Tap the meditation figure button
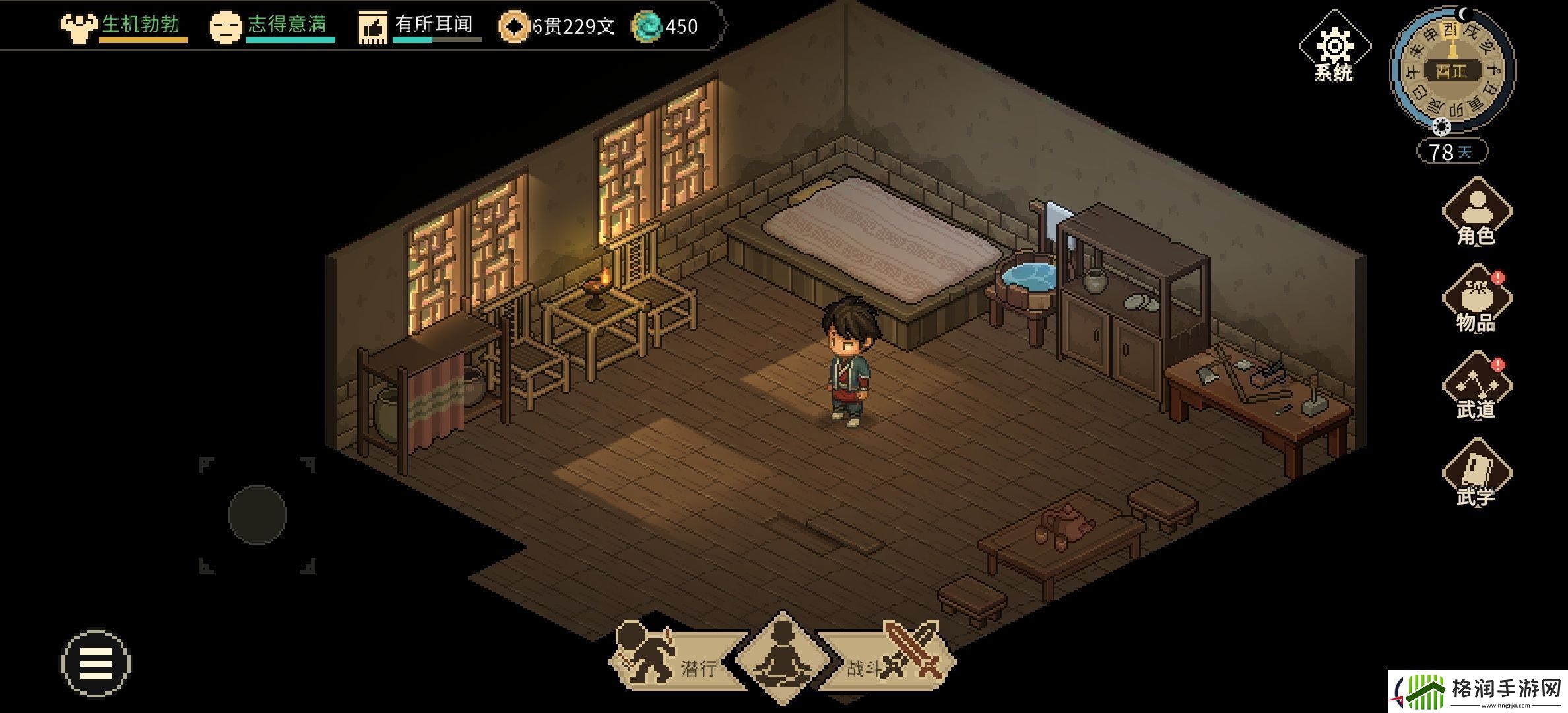Image resolution: width=1568 pixels, height=713 pixels. pyautogui.click(x=782, y=658)
